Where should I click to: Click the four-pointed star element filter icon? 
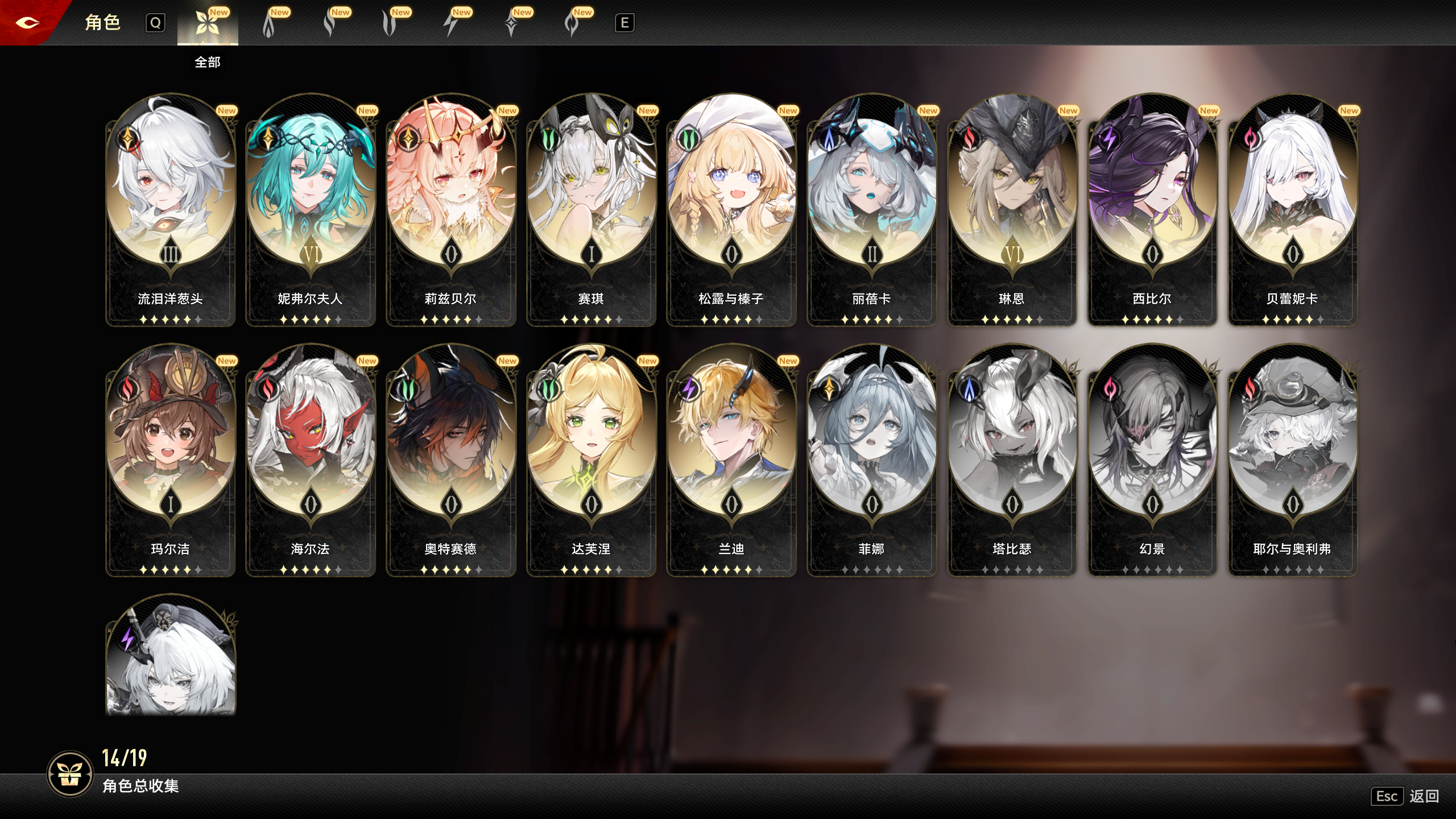(511, 24)
